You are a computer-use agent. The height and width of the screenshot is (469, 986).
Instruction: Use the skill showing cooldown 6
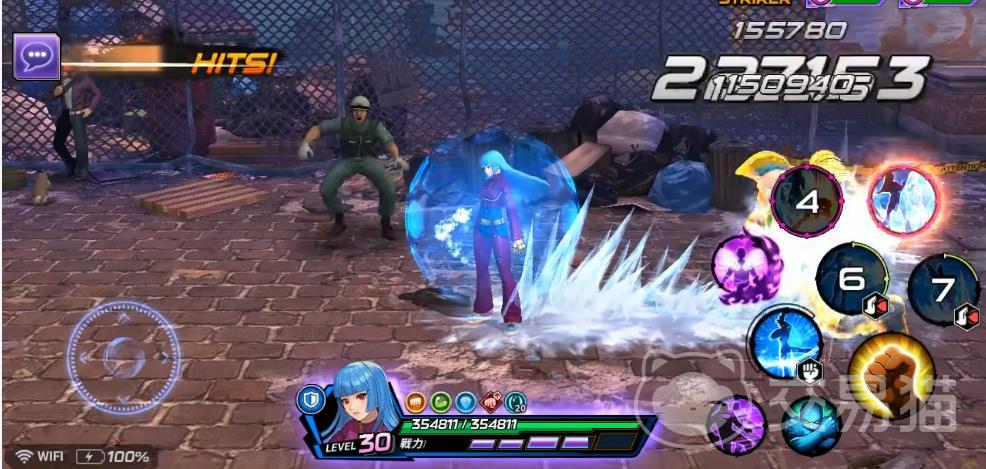(851, 280)
